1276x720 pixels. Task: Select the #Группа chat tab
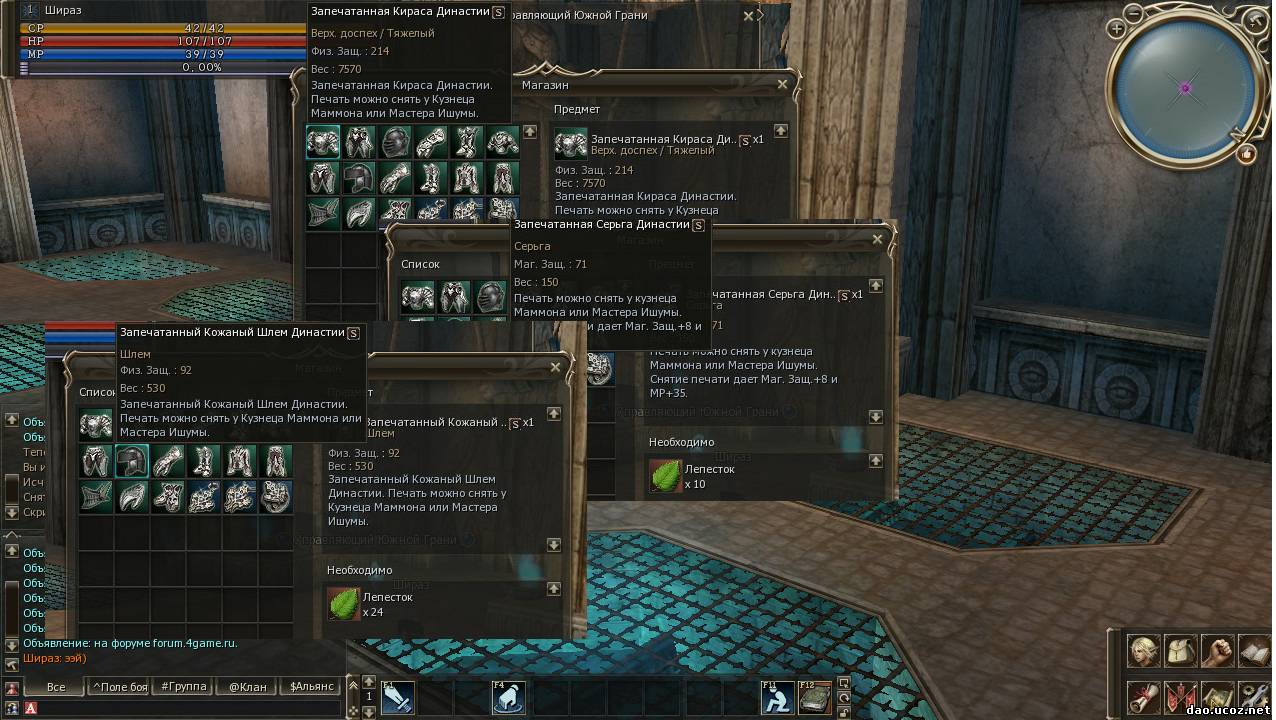coord(184,687)
